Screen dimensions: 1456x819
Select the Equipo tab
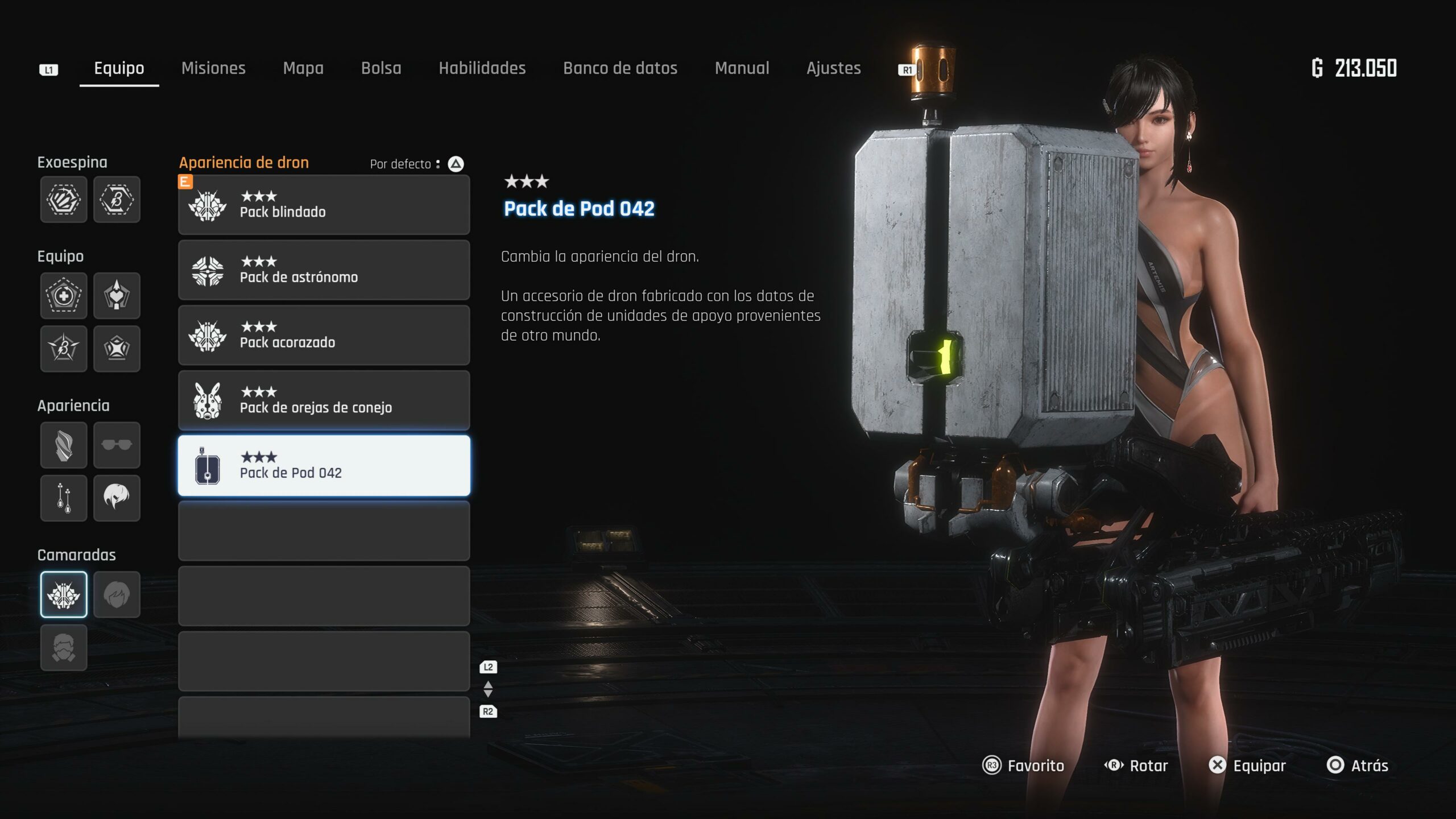pyautogui.click(x=119, y=68)
